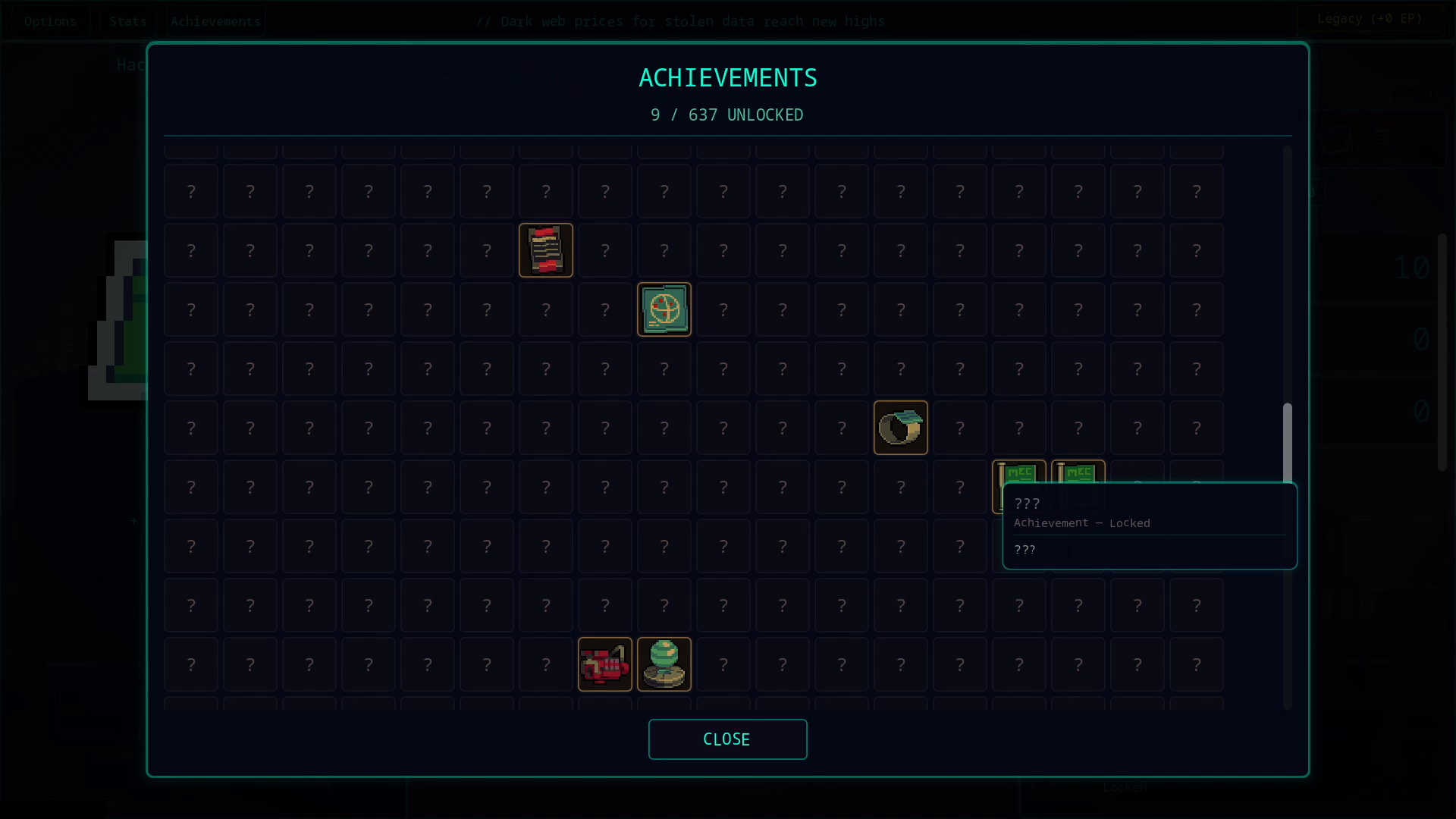Open the Options menu
The image size is (1456, 819).
[x=50, y=20]
